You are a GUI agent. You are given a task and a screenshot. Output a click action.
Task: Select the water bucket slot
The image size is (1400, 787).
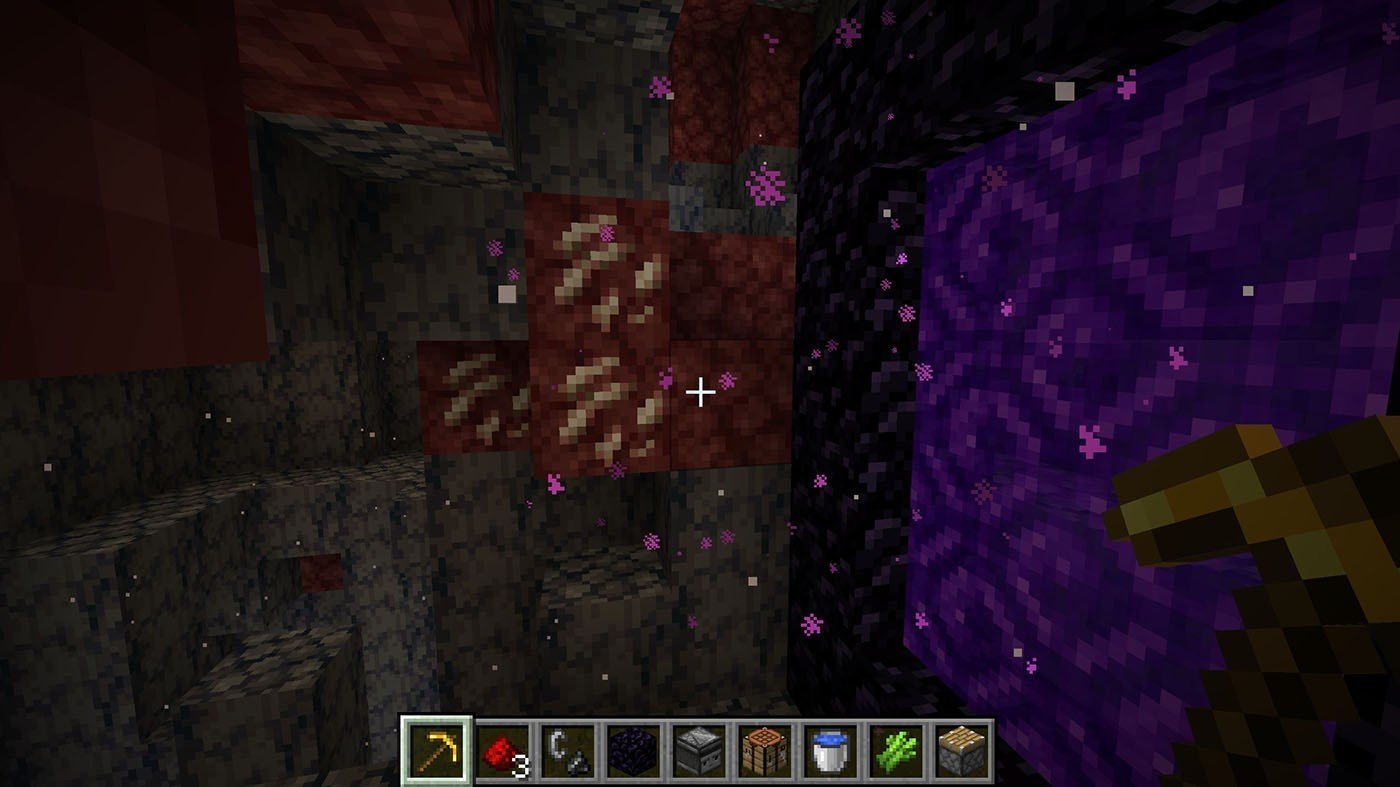(830, 750)
